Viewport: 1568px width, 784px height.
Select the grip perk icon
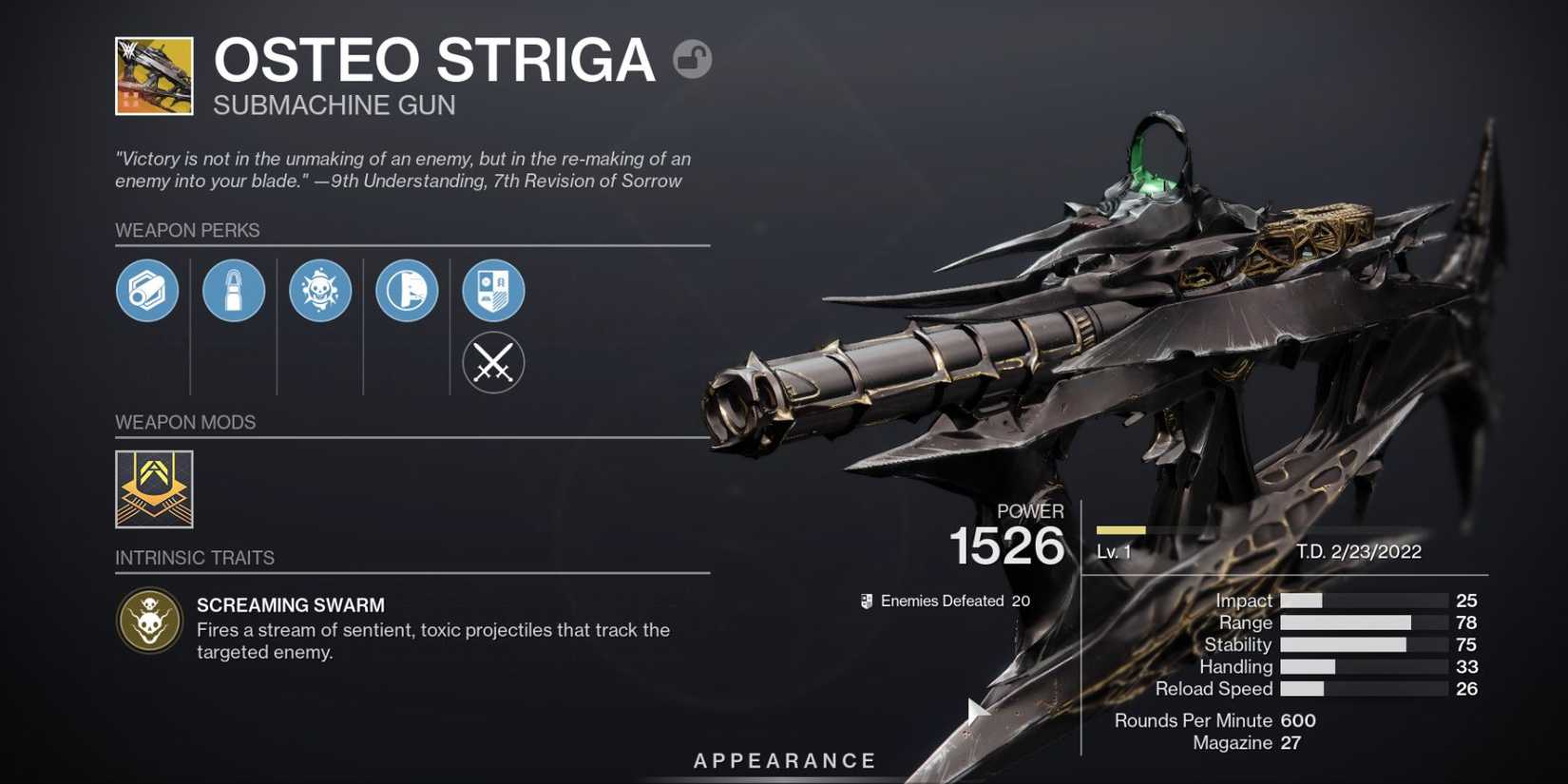(407, 291)
